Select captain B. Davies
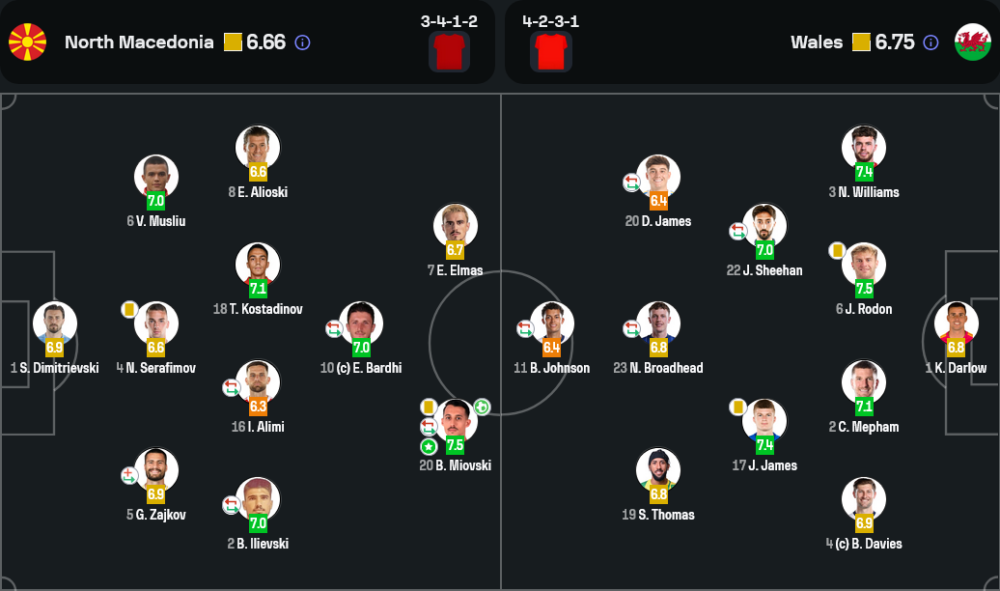 coord(864,501)
